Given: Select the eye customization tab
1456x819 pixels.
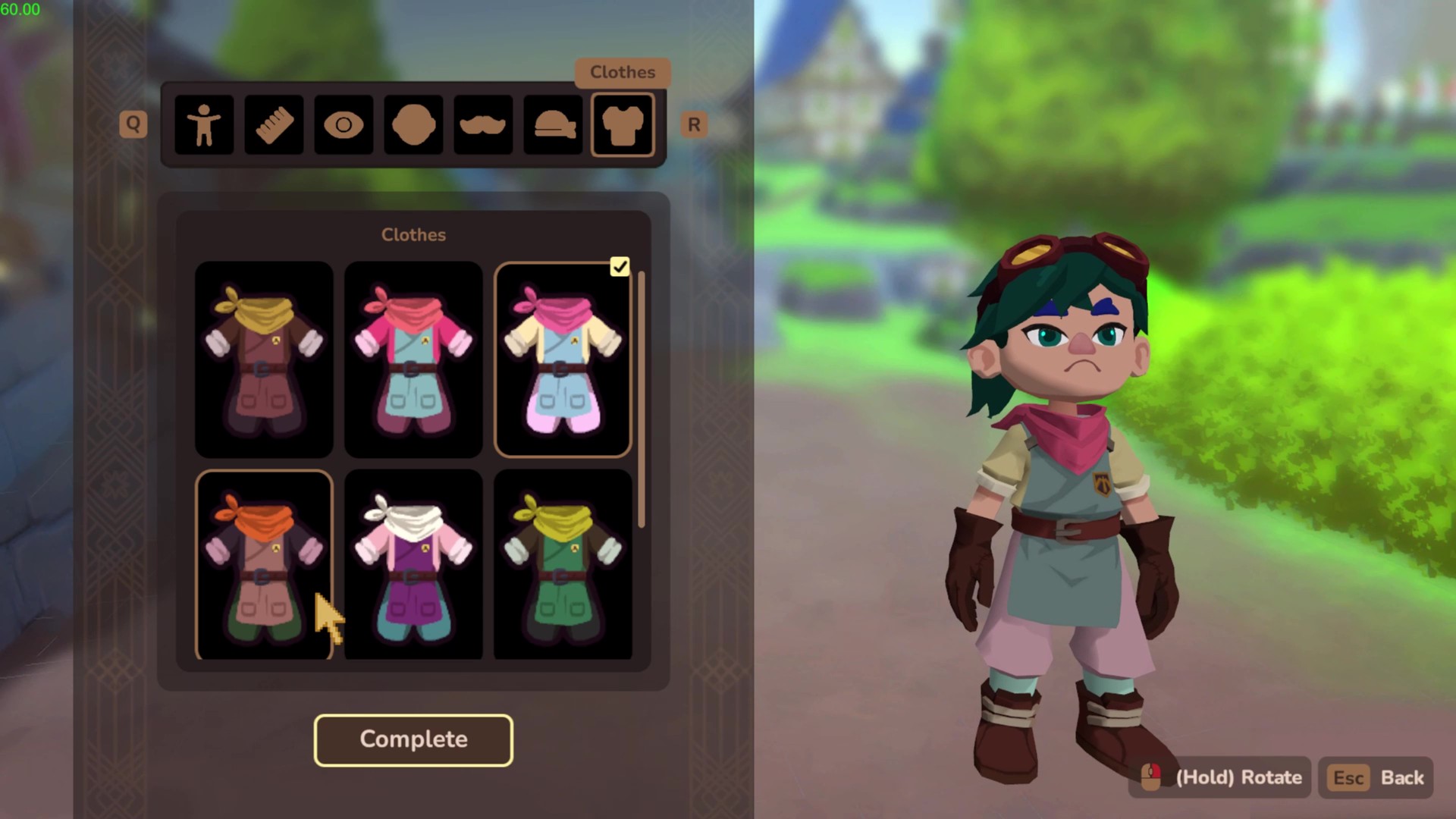Looking at the screenshot, I should 344,125.
